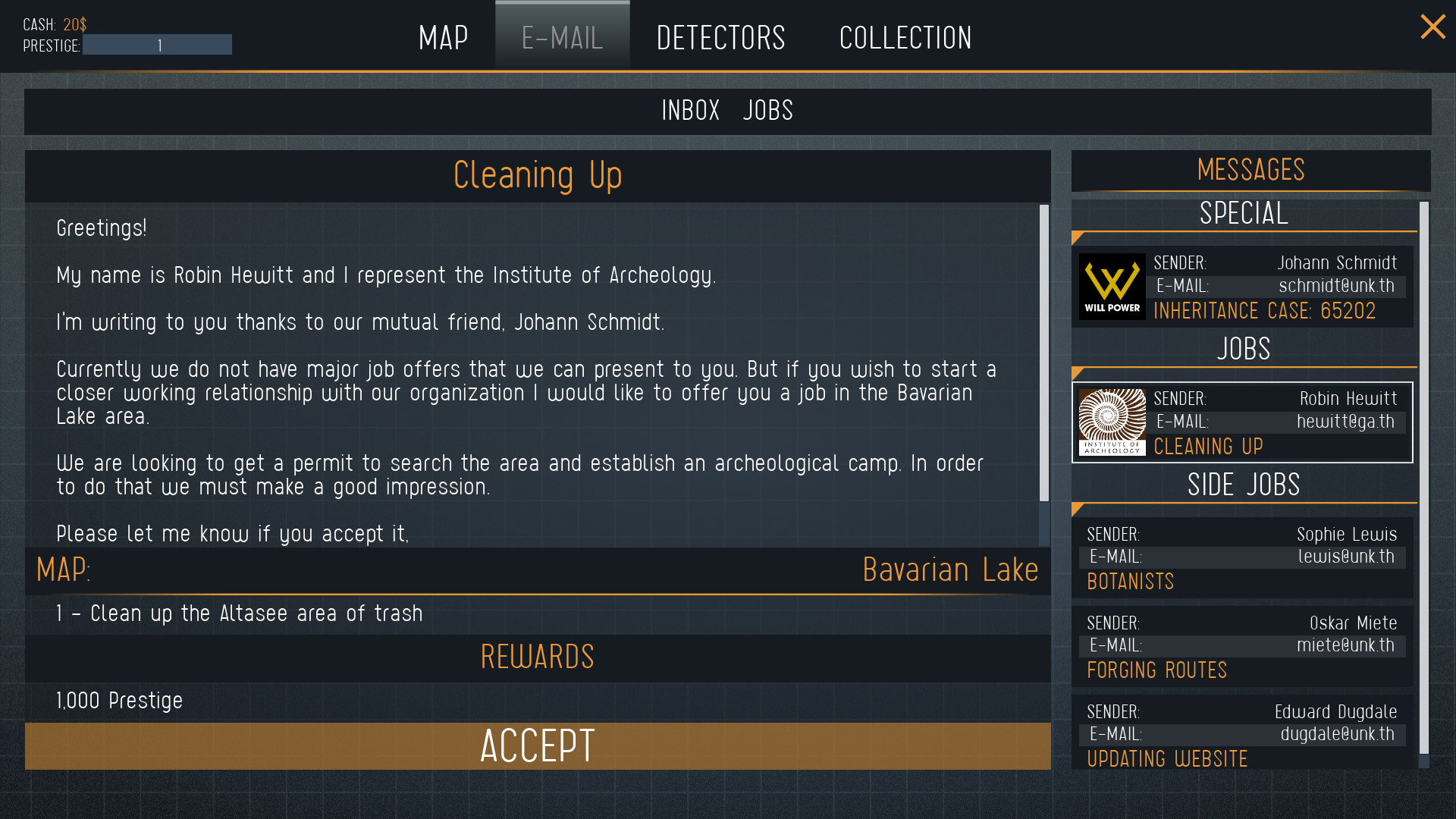
Task: Select the JOBS tab
Action: click(767, 111)
